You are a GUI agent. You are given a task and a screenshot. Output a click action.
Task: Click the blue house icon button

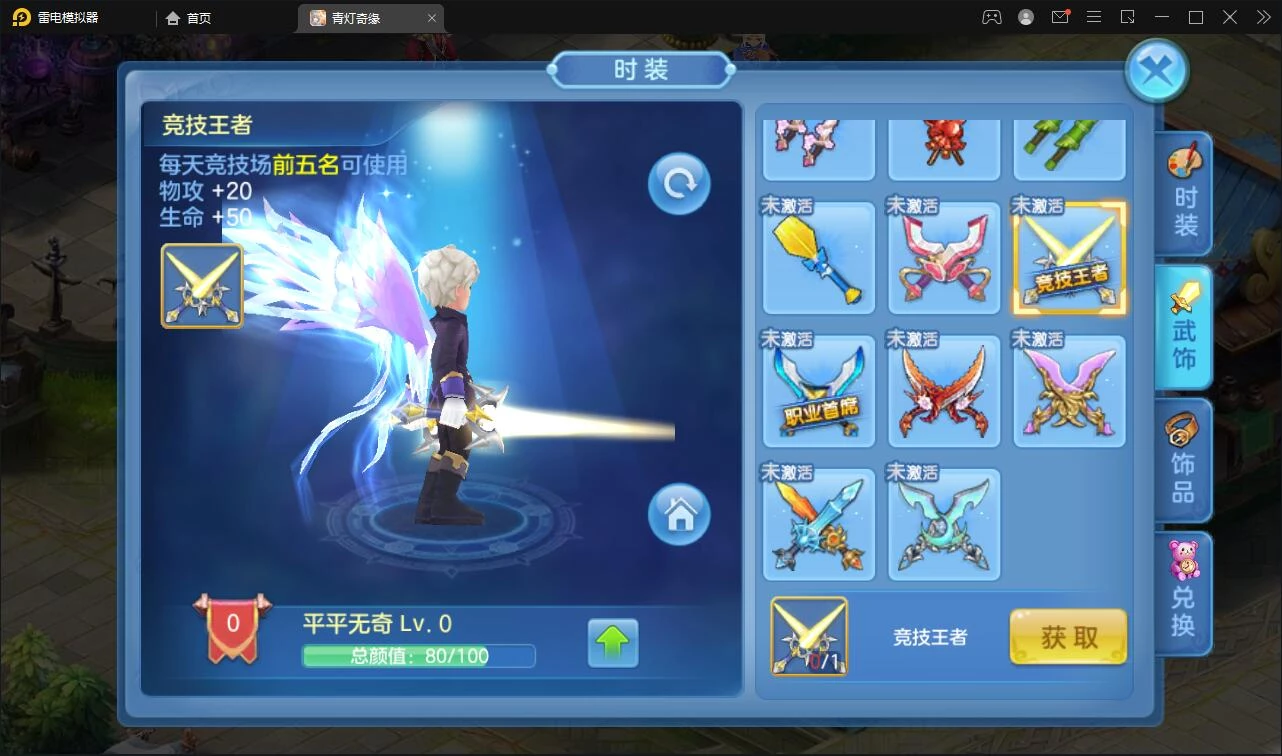[679, 515]
